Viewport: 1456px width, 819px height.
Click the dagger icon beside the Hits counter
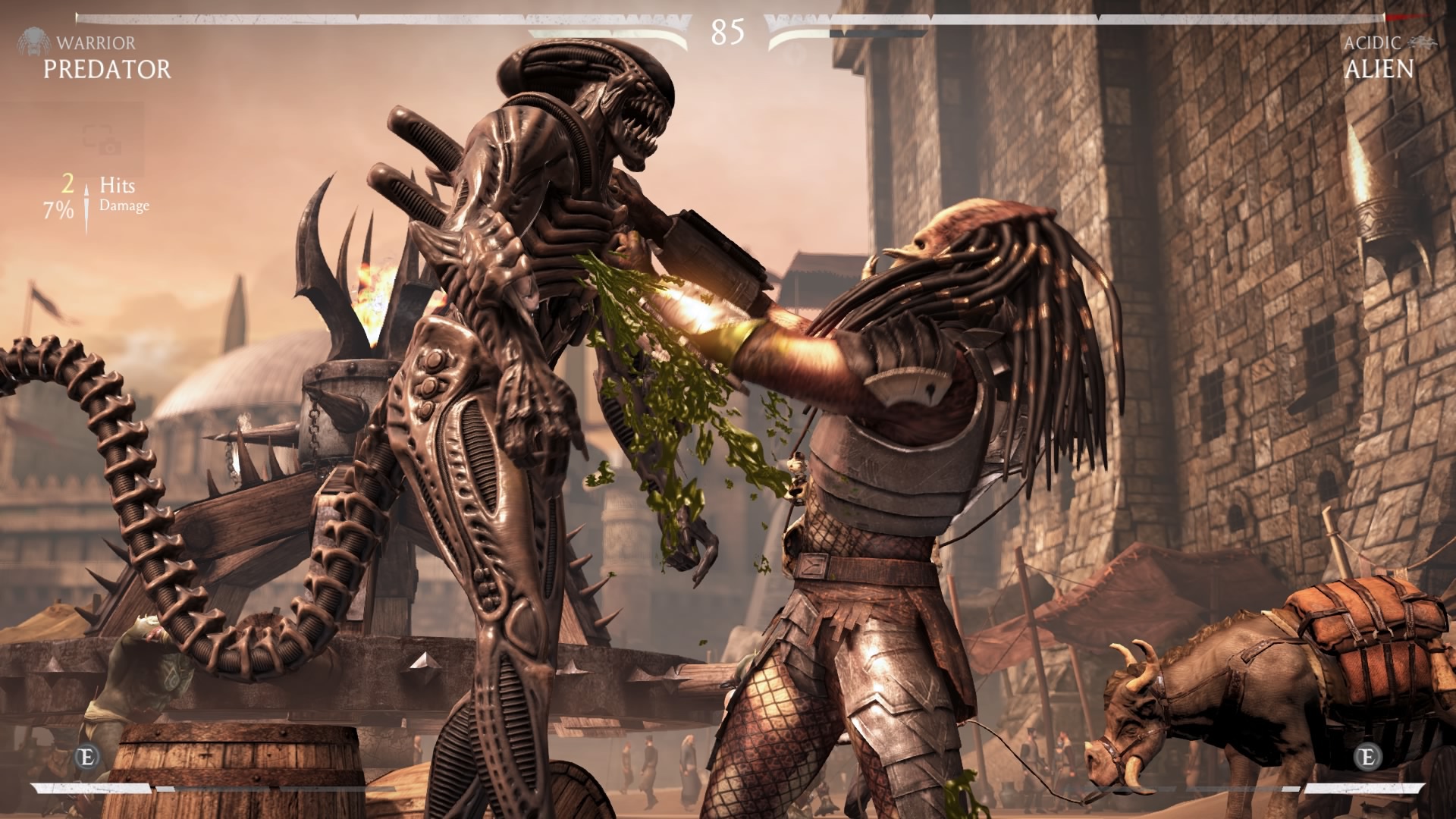click(x=86, y=202)
